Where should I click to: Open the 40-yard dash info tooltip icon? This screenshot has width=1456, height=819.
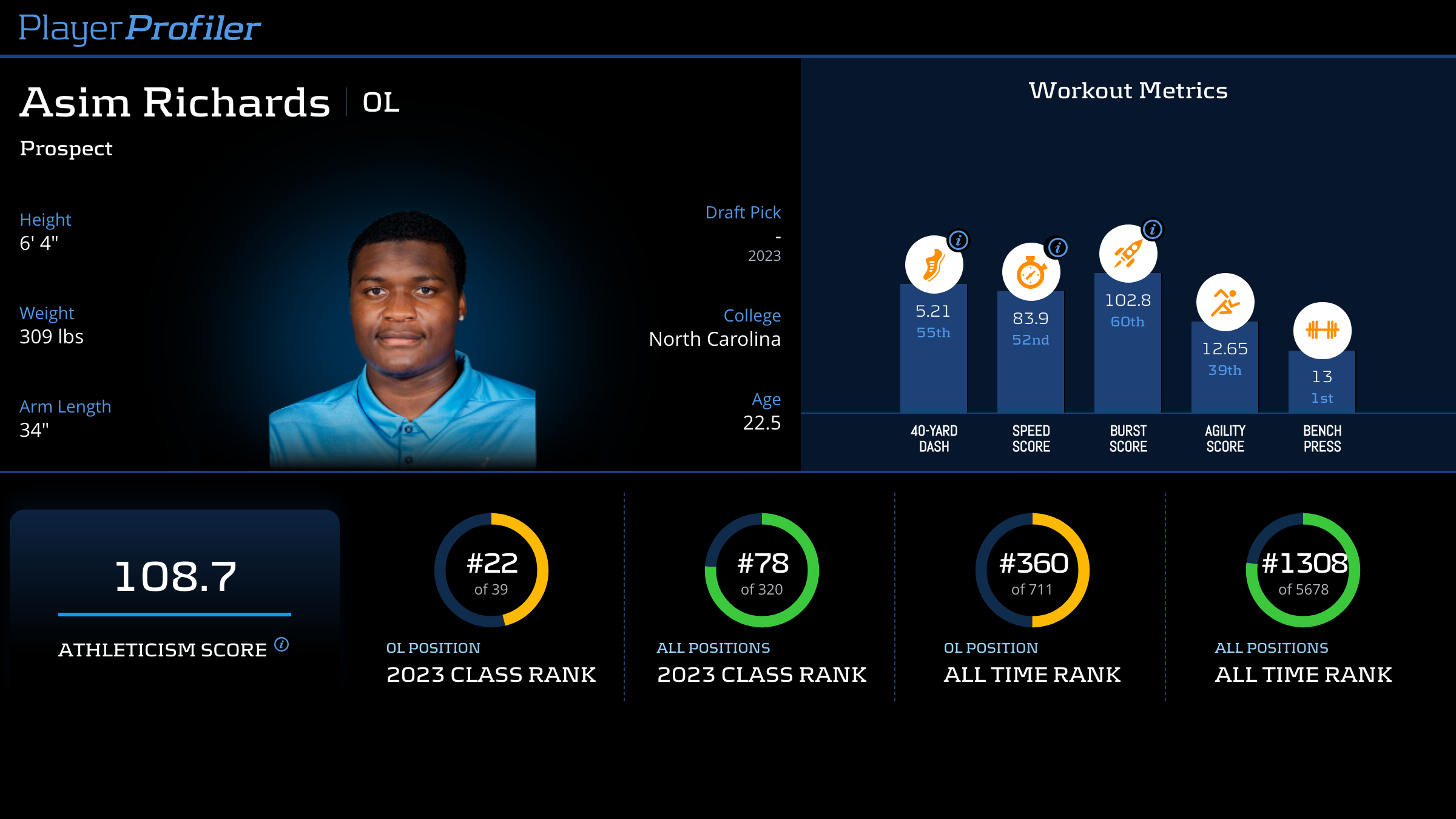click(x=959, y=240)
